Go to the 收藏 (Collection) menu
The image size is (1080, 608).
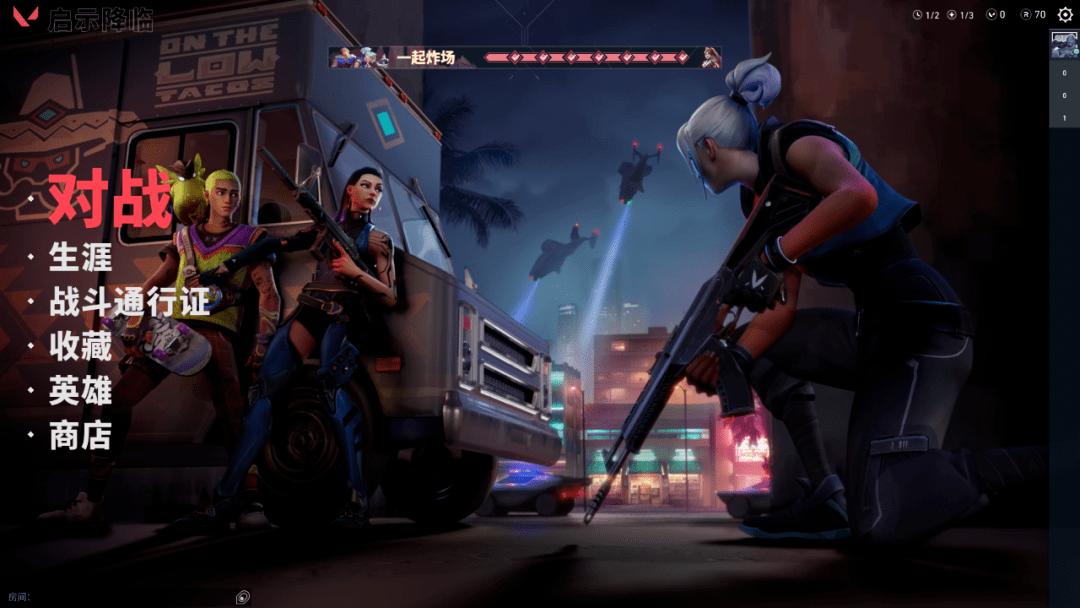point(80,347)
